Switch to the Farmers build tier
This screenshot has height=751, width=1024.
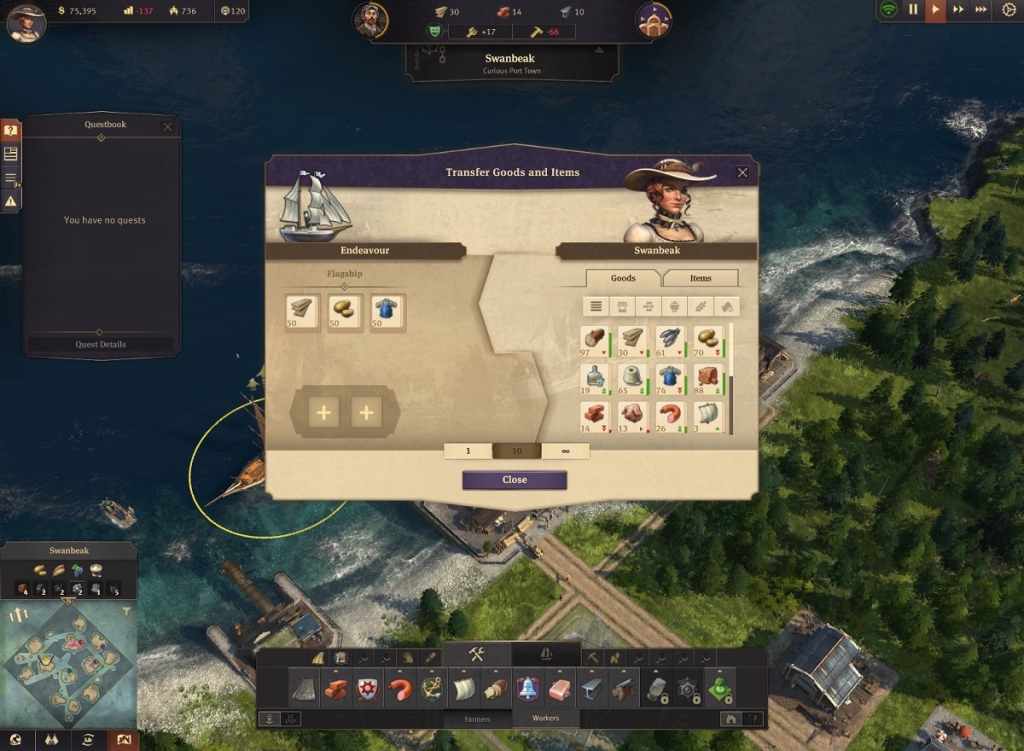tap(477, 718)
